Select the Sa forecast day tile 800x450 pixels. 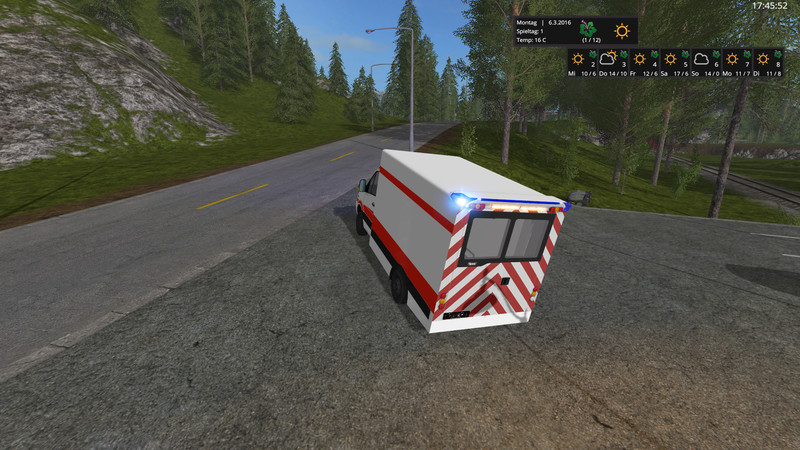click(676, 63)
